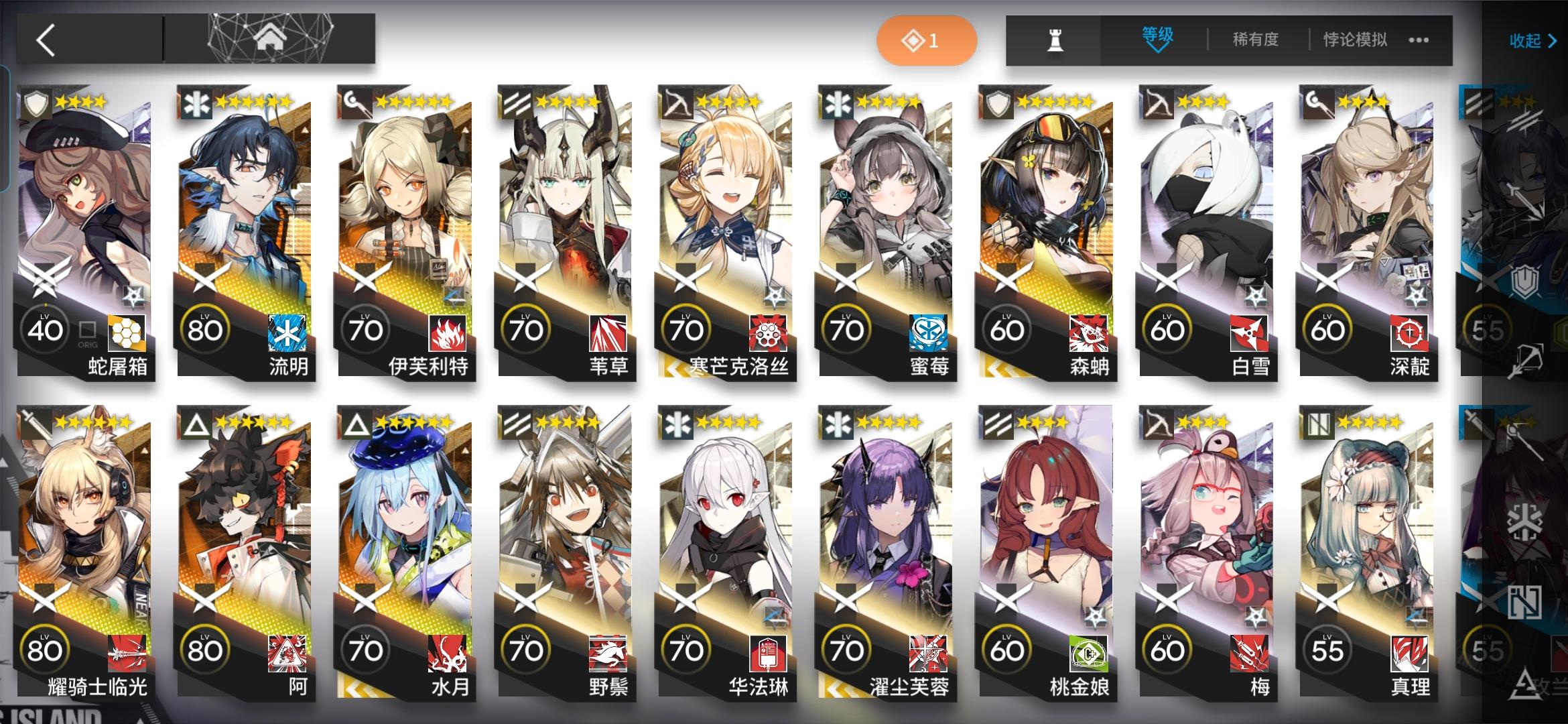Open the more options ellipsis menu
This screenshot has width=1568, height=724.
(x=1417, y=40)
